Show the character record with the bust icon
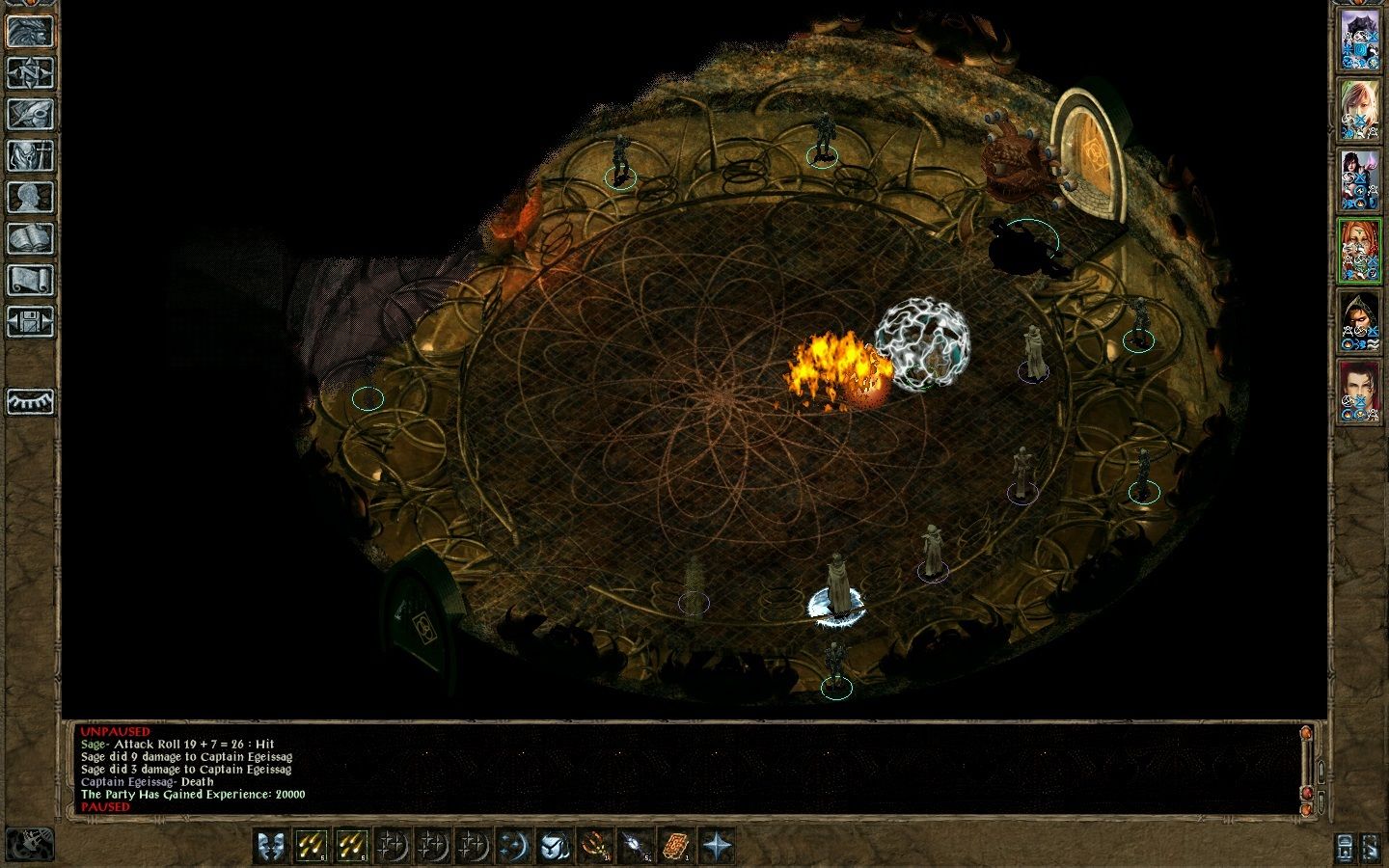This screenshot has height=868, width=1389. point(31,197)
